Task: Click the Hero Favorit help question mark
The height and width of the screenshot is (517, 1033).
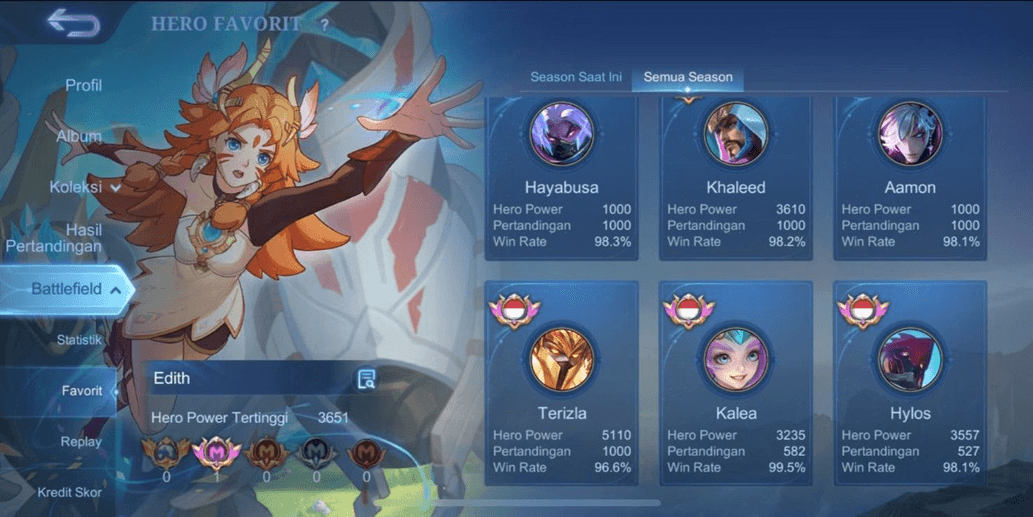Action: point(324,24)
